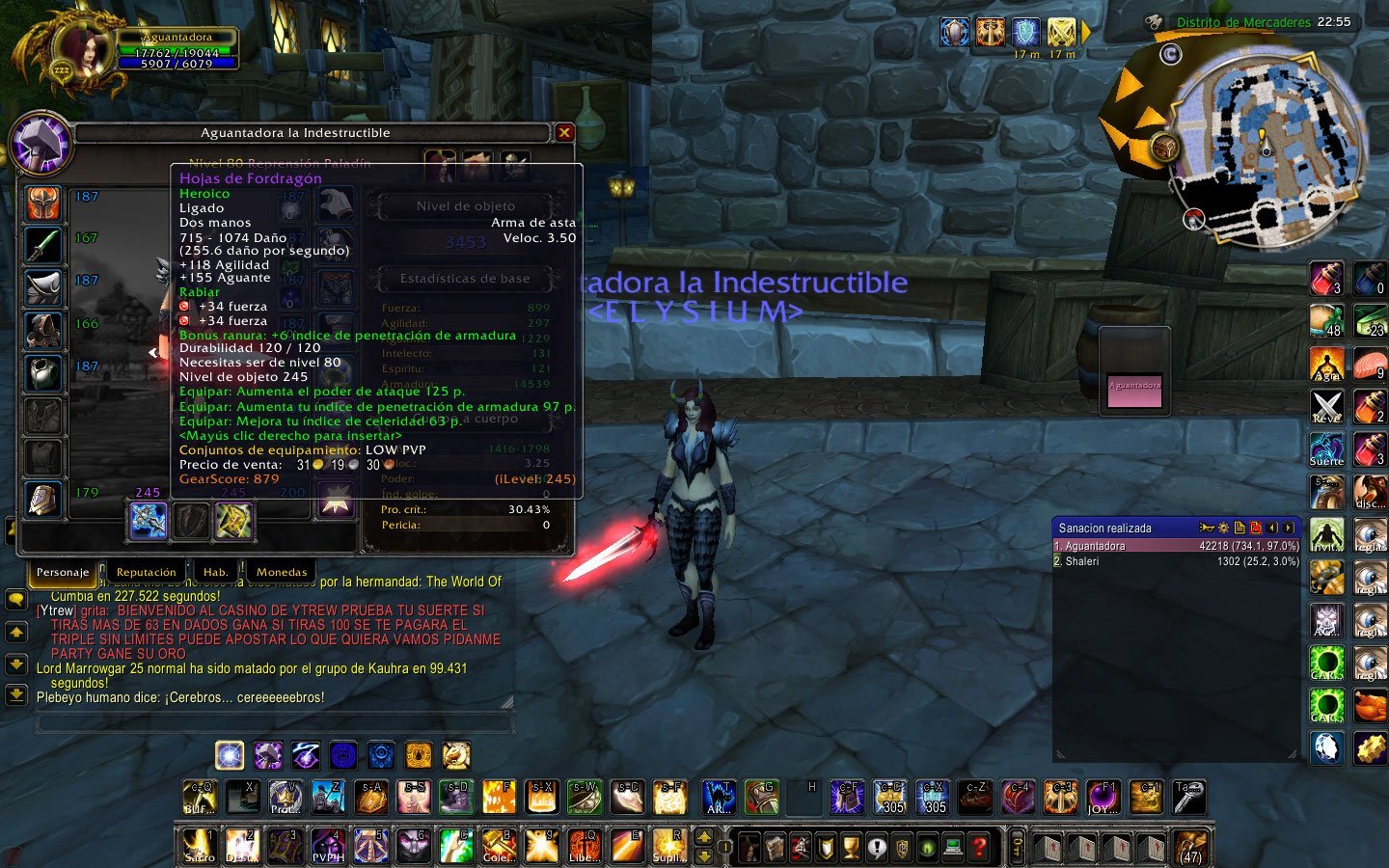Switch to the Reputación tab
This screenshot has width=1389, height=868.
(146, 572)
